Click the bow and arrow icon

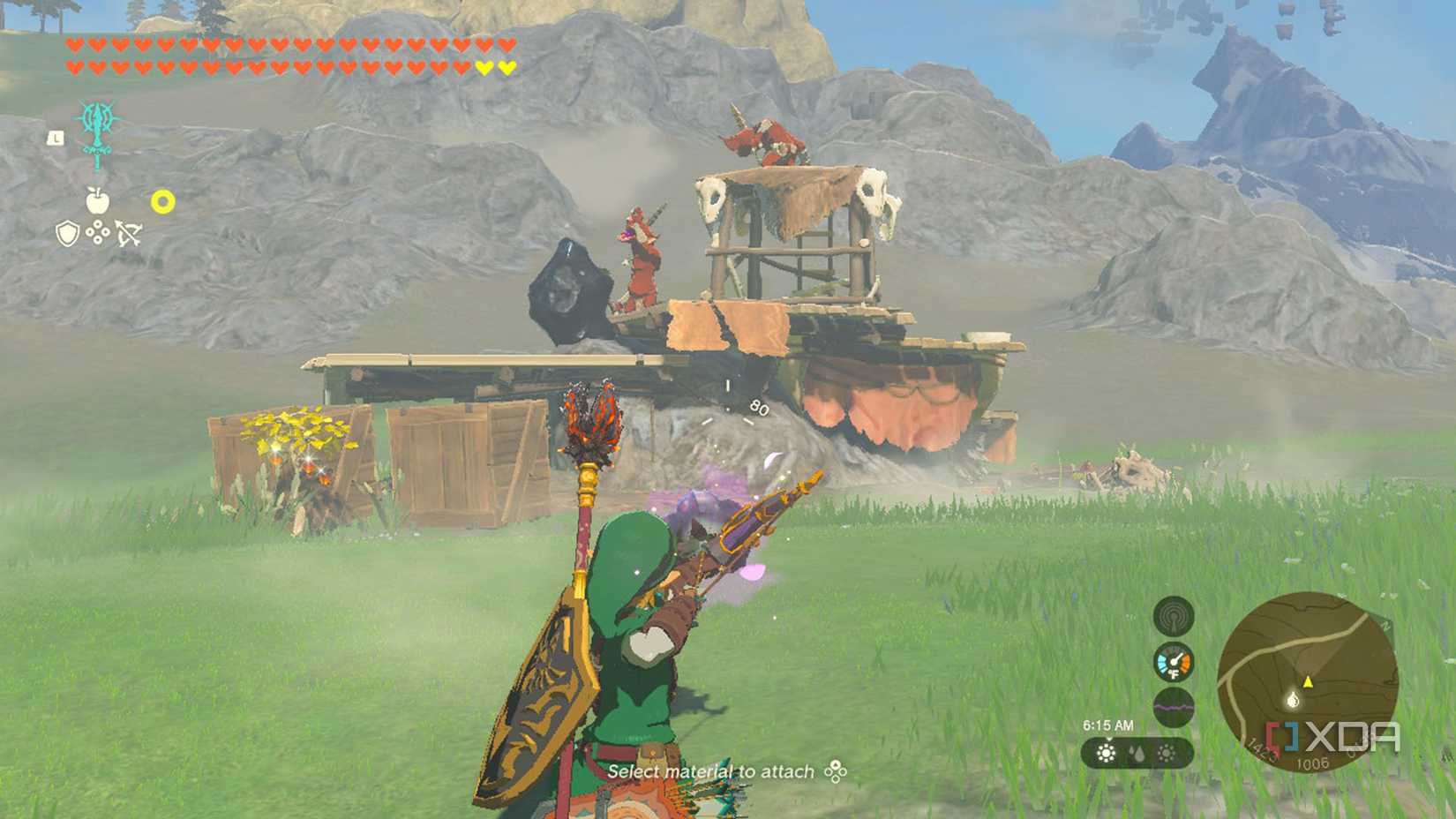pos(129,234)
